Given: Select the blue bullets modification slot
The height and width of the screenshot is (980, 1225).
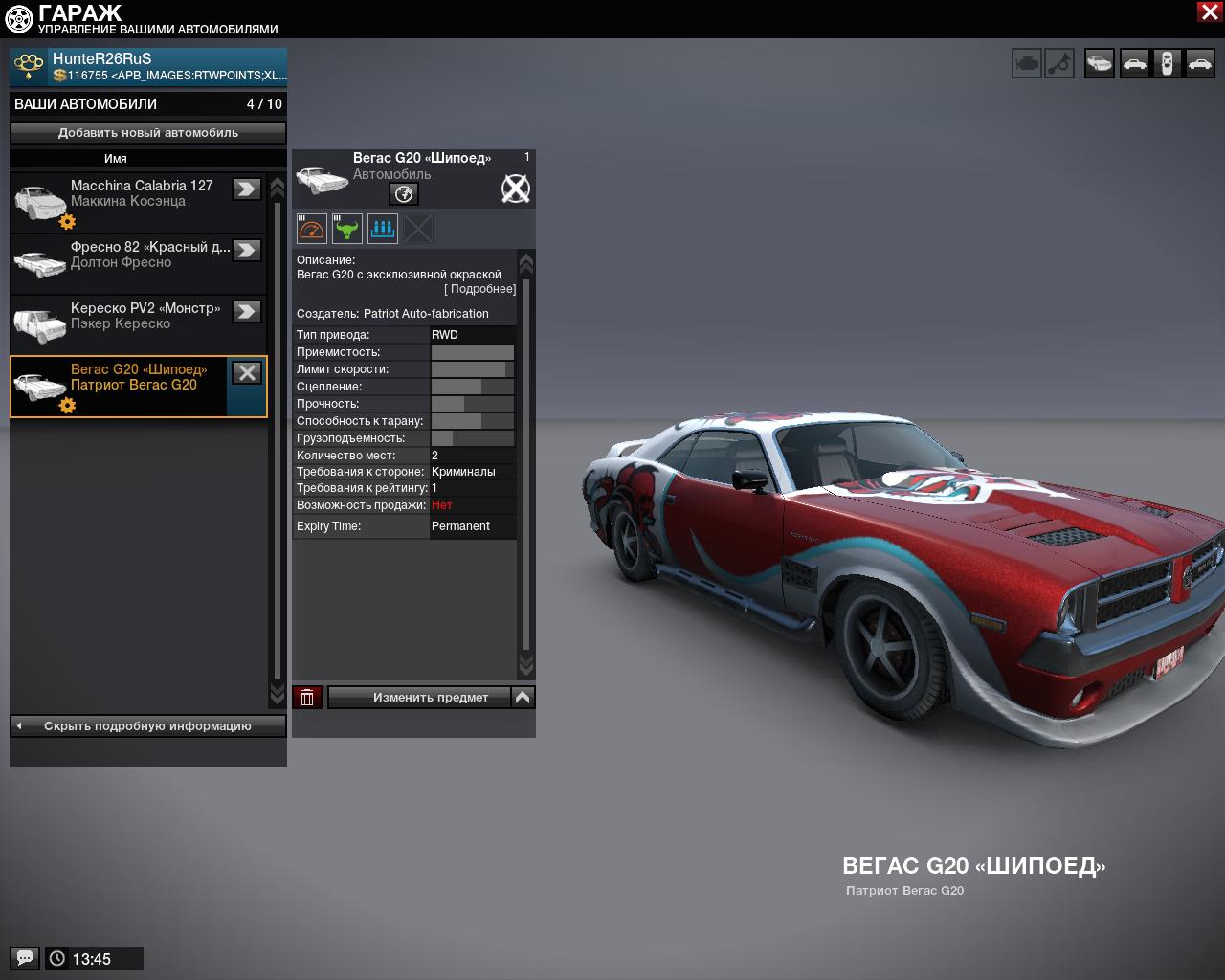Looking at the screenshot, I should pos(383,229).
